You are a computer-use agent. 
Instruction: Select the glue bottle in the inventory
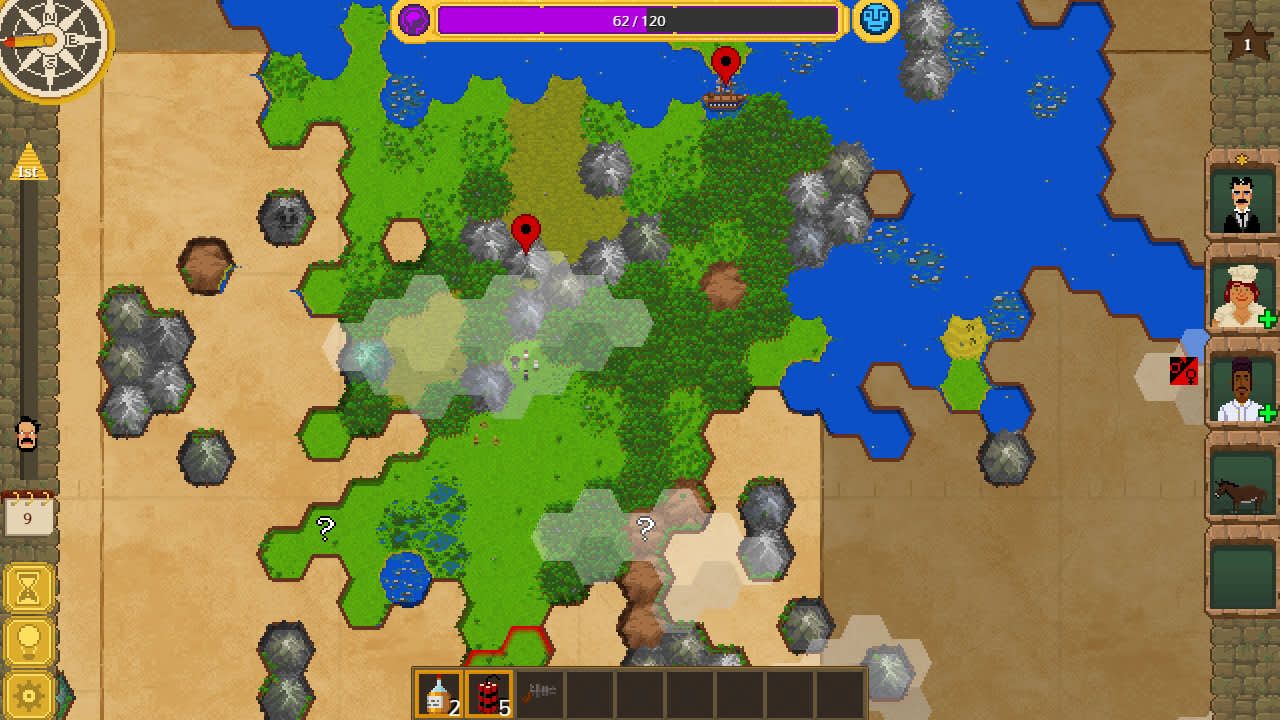coord(438,691)
